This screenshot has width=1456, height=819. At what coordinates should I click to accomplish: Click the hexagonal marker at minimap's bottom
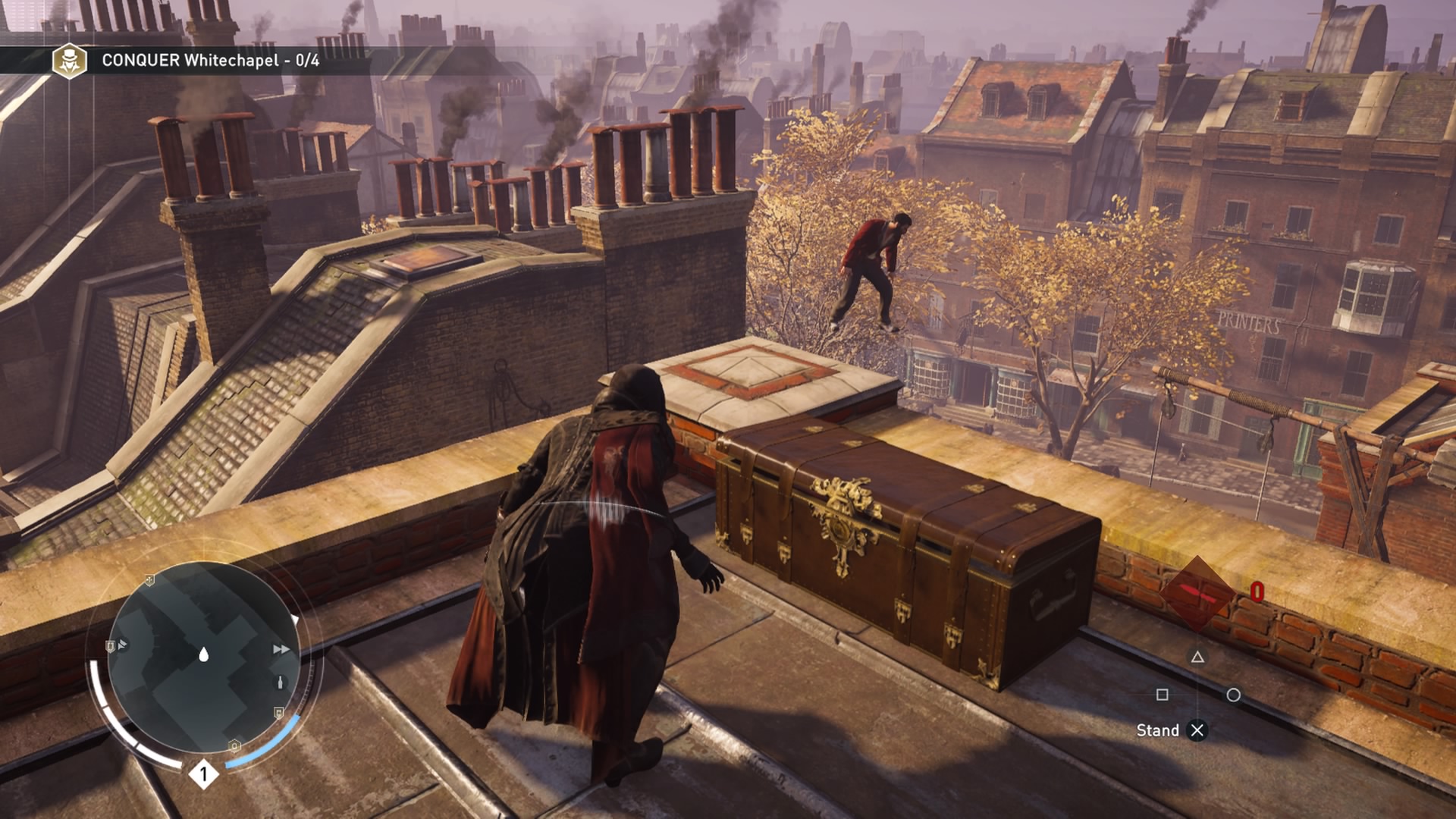[234, 745]
